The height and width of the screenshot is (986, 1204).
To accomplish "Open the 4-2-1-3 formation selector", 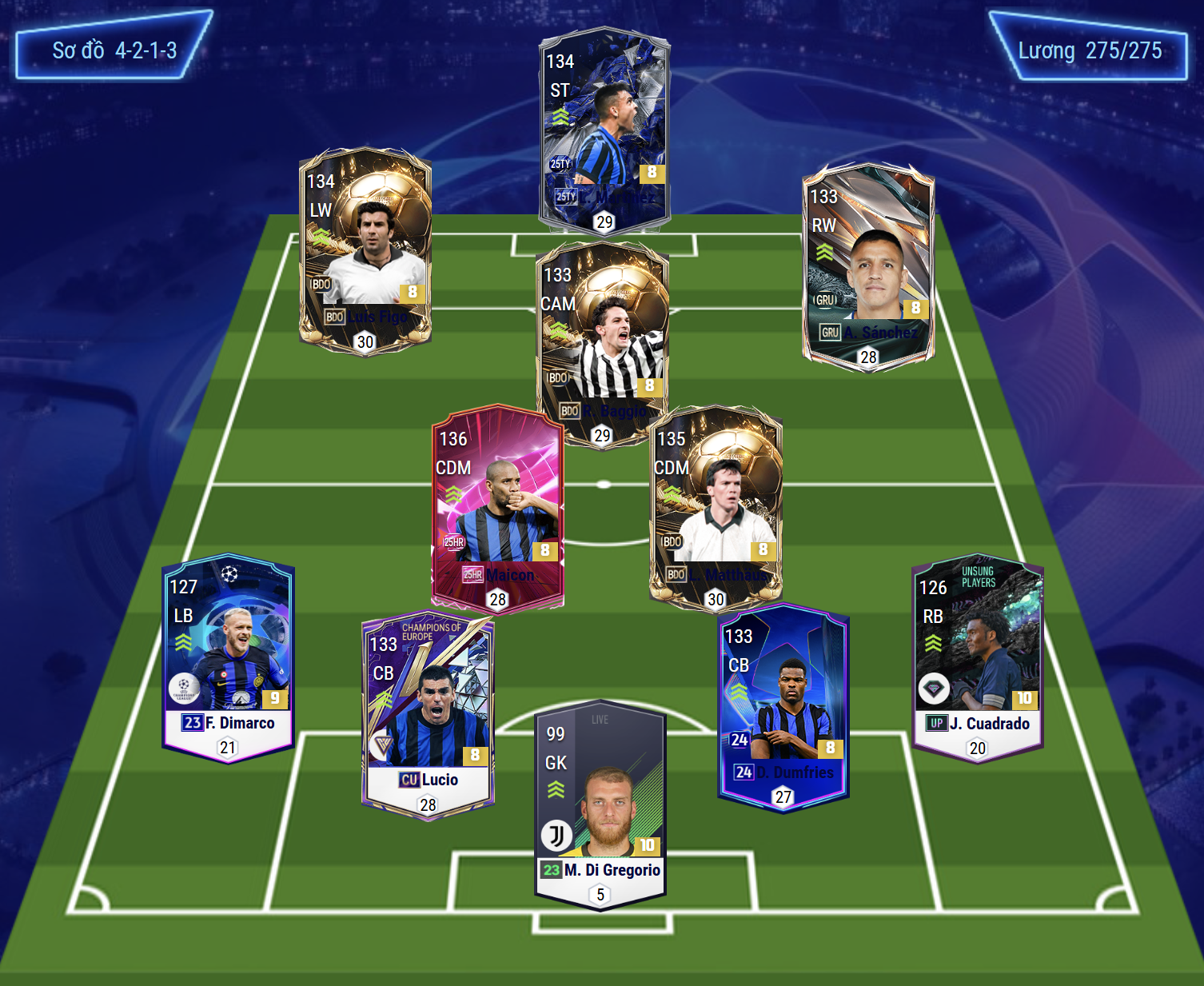I will click(x=114, y=50).
